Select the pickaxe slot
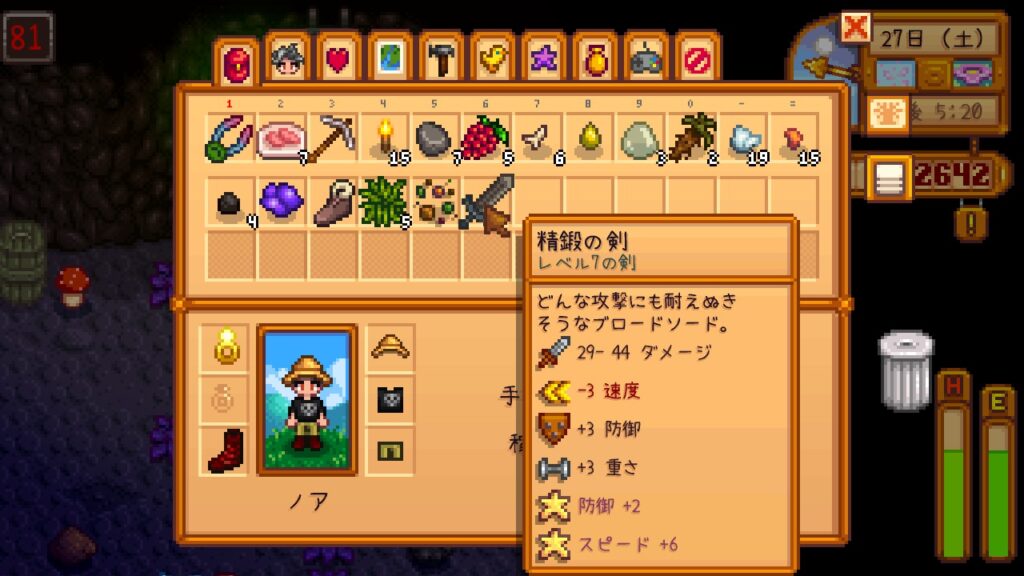 pos(333,138)
